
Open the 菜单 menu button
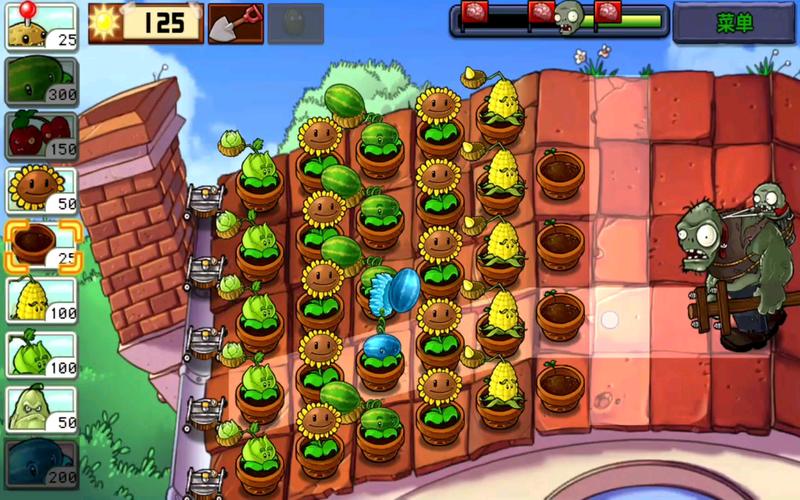click(x=734, y=22)
